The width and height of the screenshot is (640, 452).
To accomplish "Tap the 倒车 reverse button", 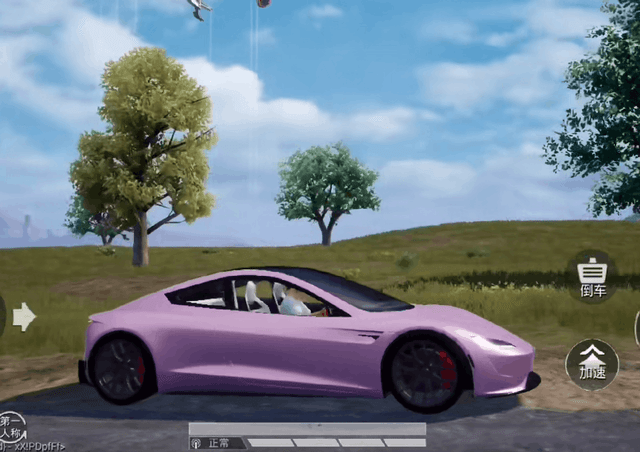I will 593,275.
